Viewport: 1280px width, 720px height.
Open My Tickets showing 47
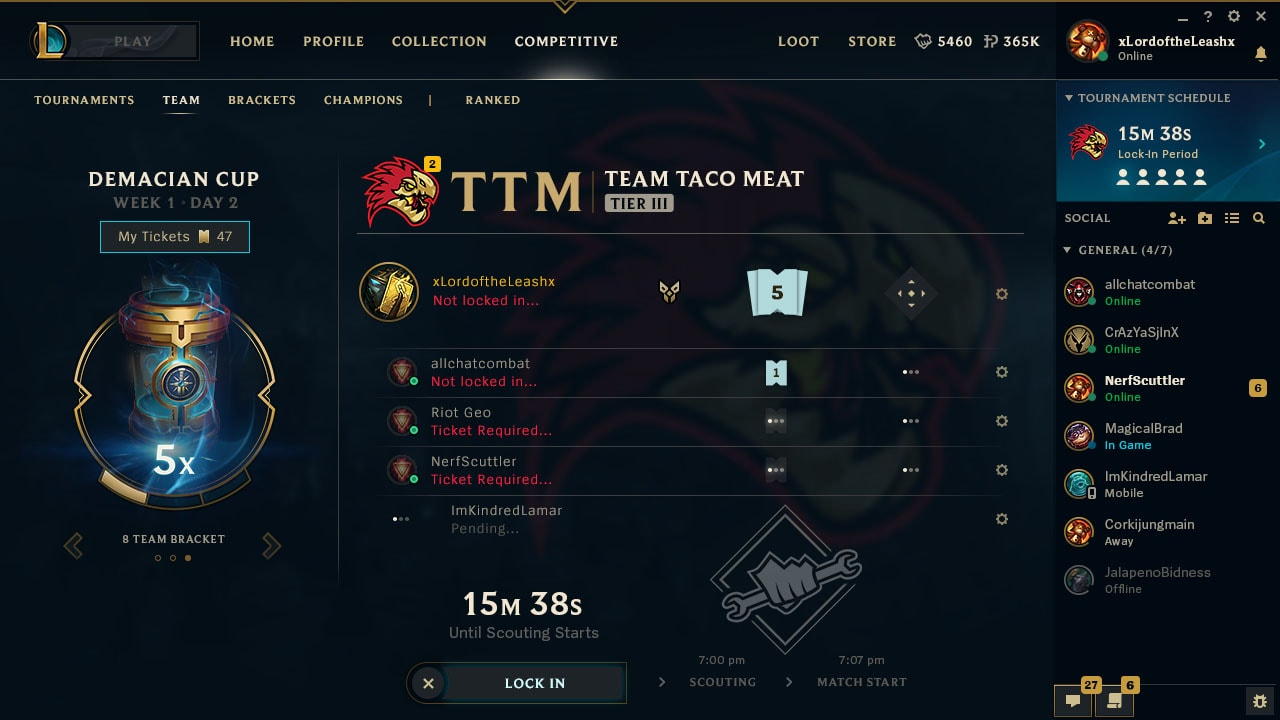[174, 237]
